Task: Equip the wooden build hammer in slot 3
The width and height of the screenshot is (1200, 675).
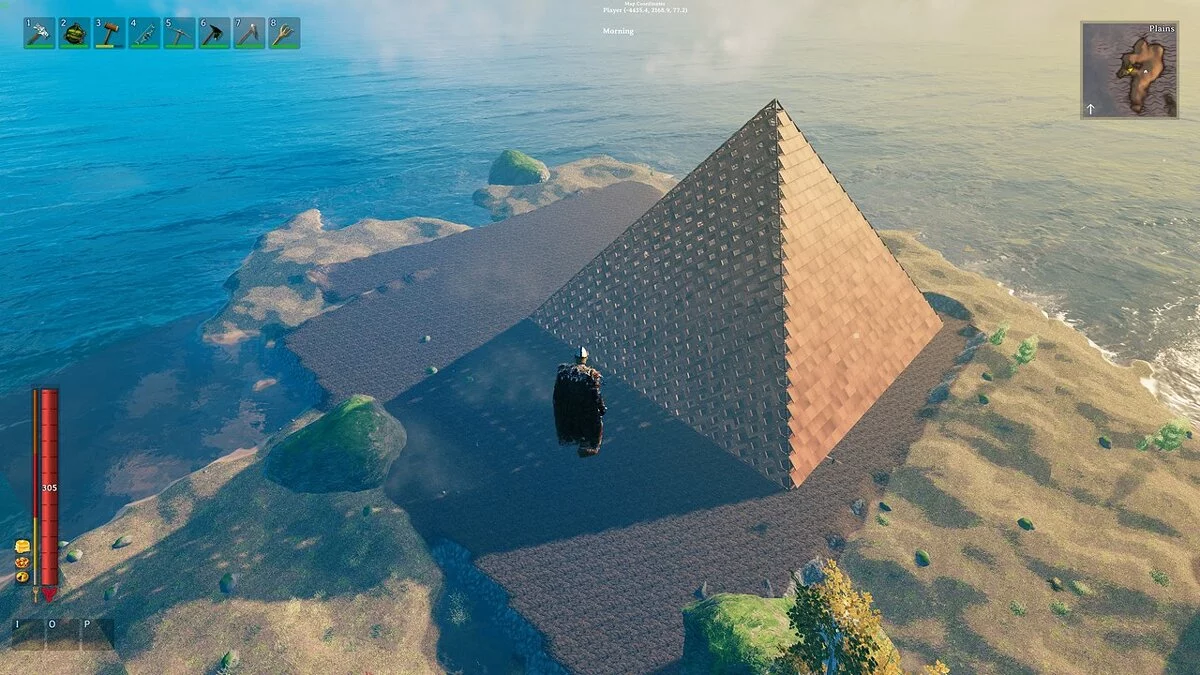Action: coord(109,33)
